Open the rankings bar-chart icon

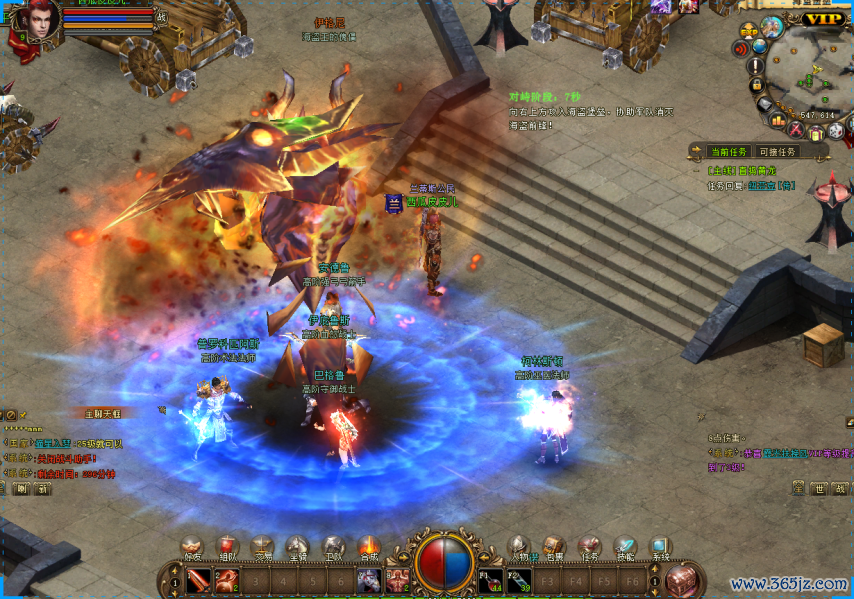pos(779,119)
